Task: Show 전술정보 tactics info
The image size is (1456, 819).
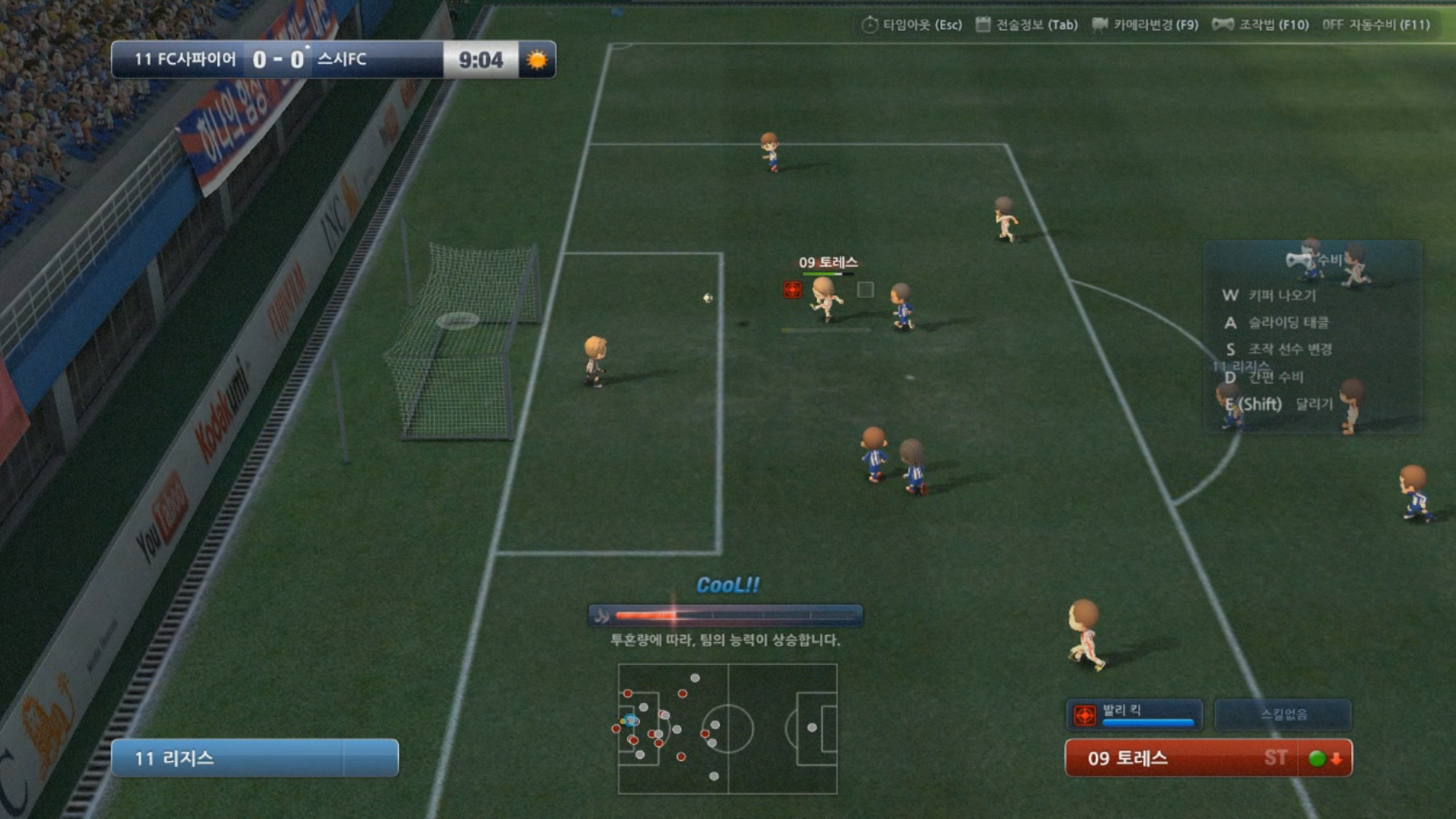Action: 1027,25
